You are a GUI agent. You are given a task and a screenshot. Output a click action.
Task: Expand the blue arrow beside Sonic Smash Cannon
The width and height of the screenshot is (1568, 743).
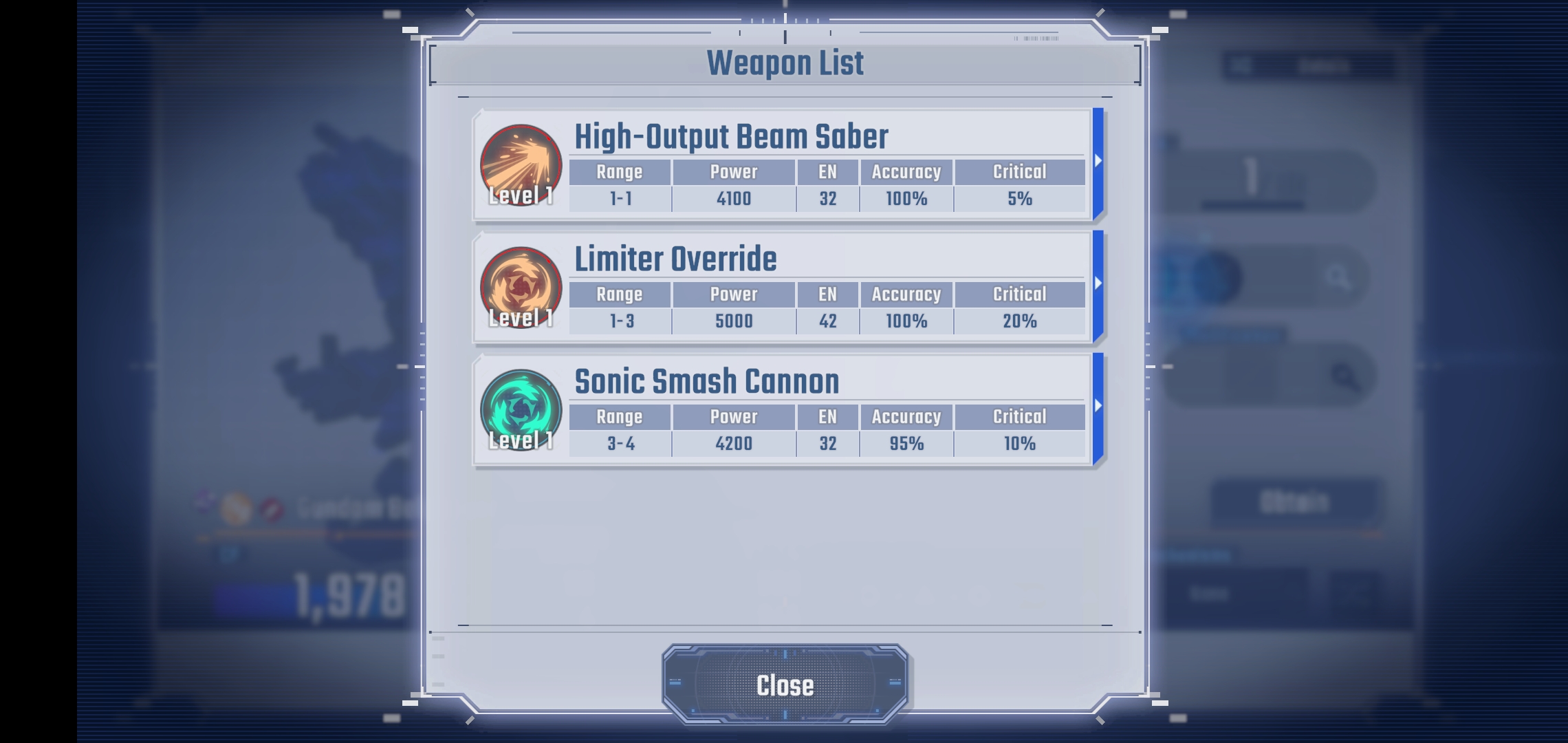(x=1098, y=406)
